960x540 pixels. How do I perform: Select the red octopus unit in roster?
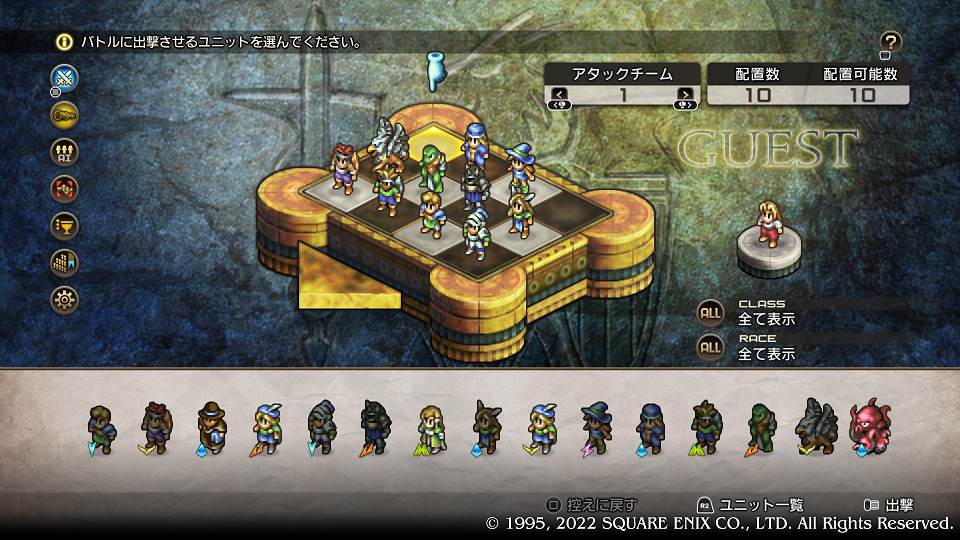coord(868,427)
